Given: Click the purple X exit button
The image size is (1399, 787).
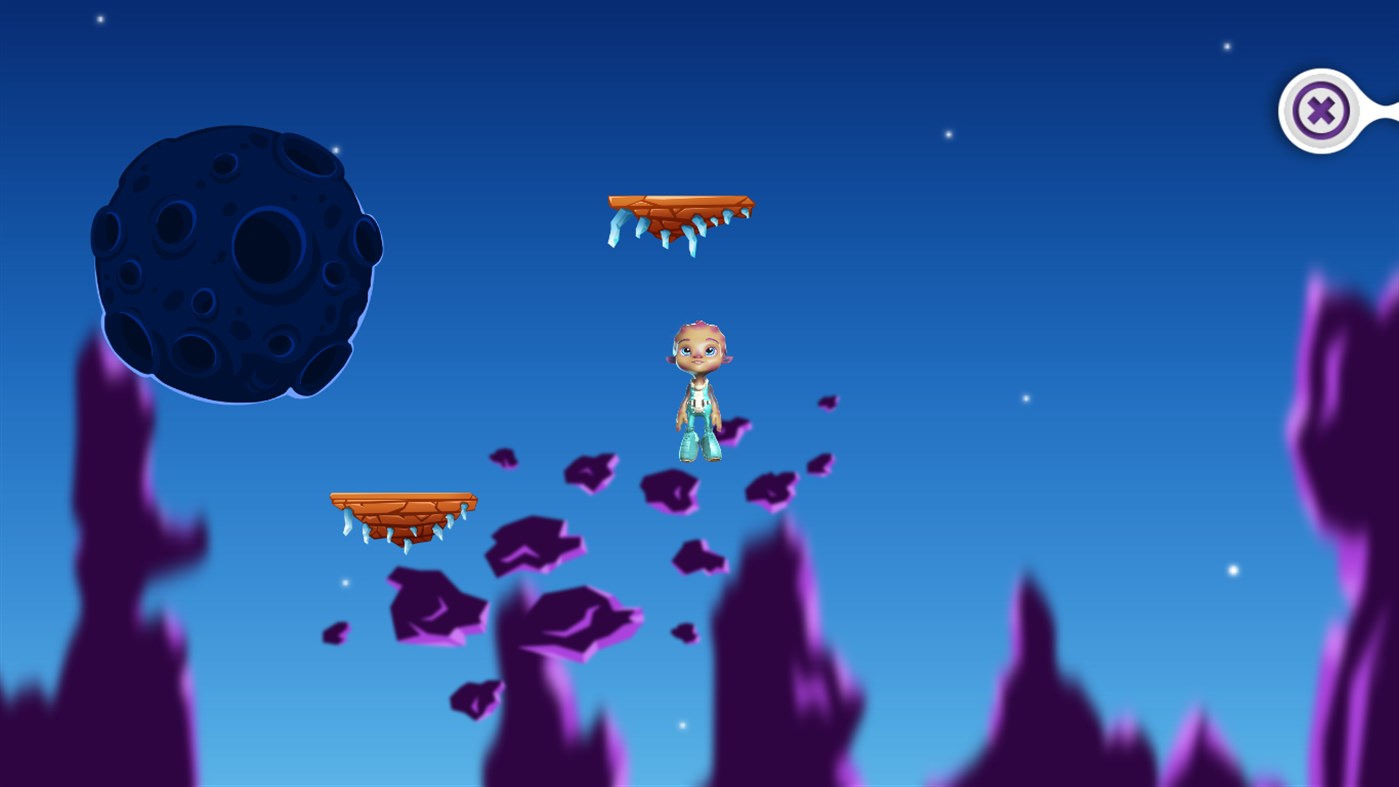Looking at the screenshot, I should 1321,108.
